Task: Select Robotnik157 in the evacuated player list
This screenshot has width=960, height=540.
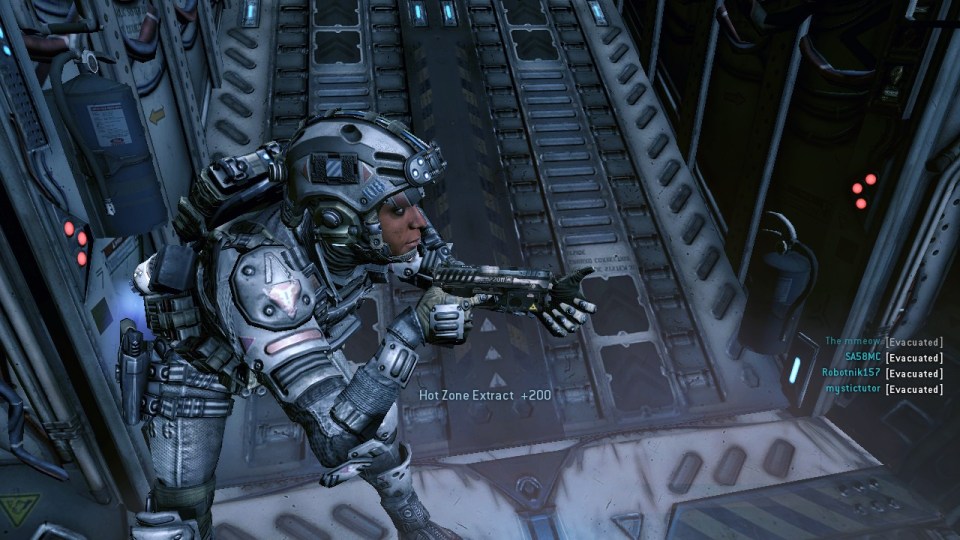Action: click(x=851, y=373)
